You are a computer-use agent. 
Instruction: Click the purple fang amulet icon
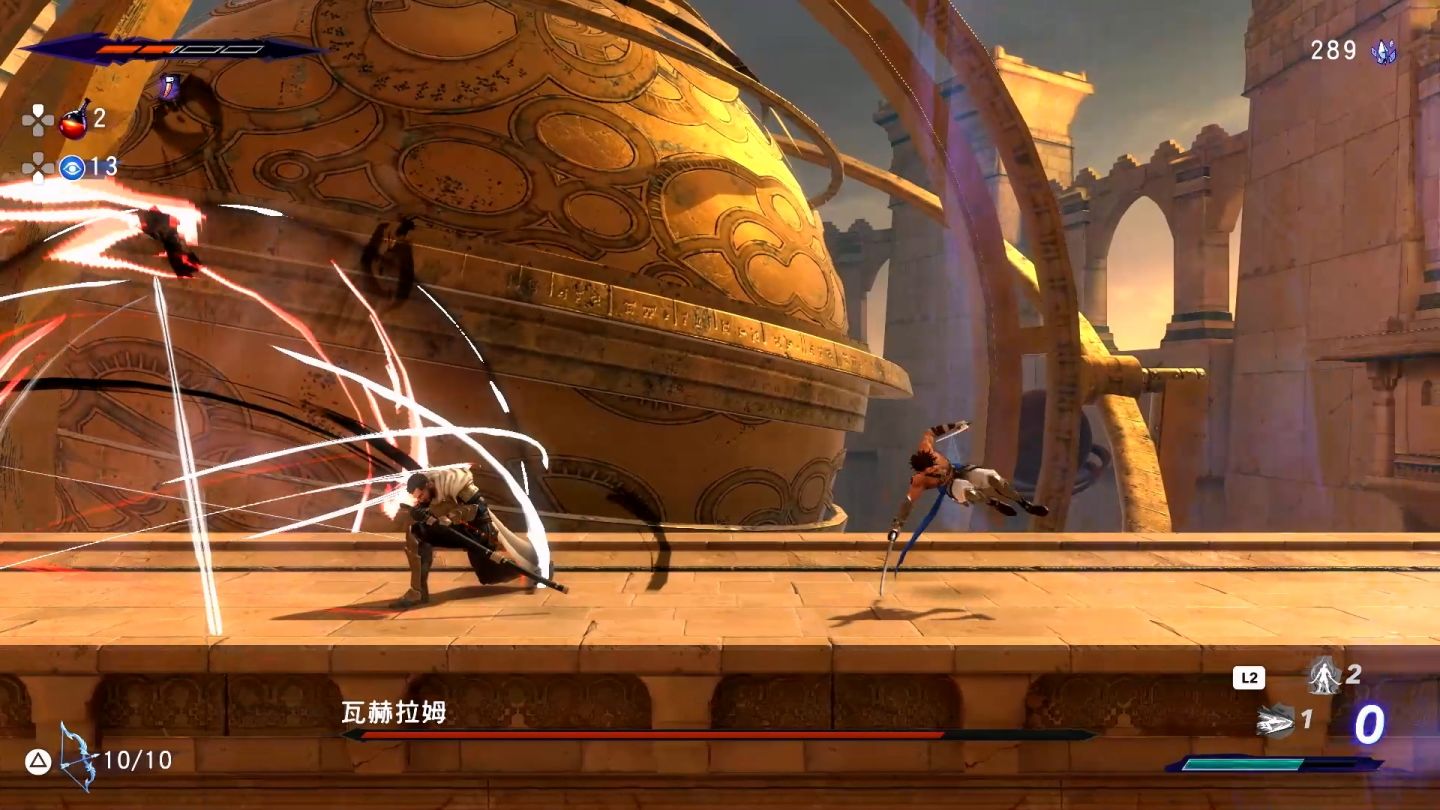click(x=167, y=87)
